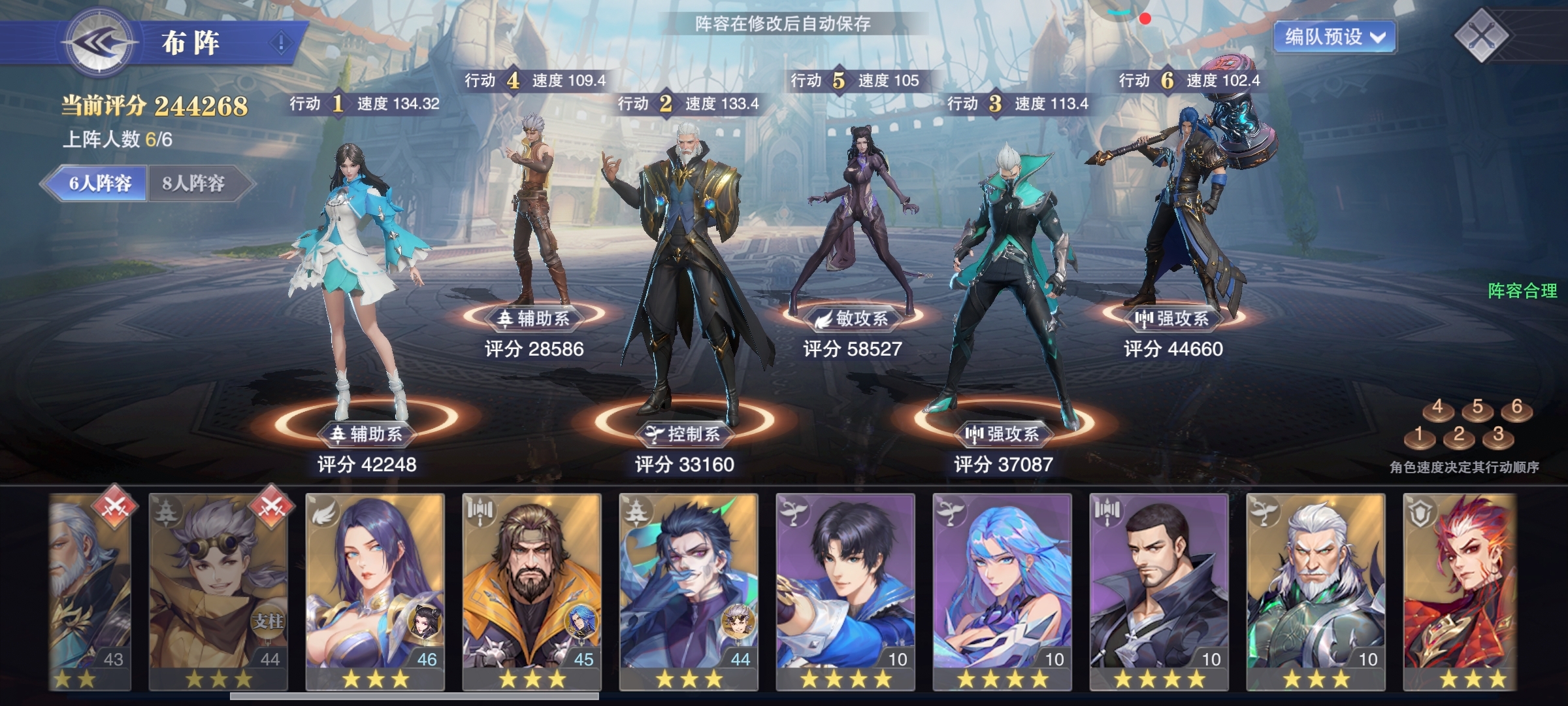Open the 编队预设 dropdown
The image size is (1568, 706).
click(1333, 37)
